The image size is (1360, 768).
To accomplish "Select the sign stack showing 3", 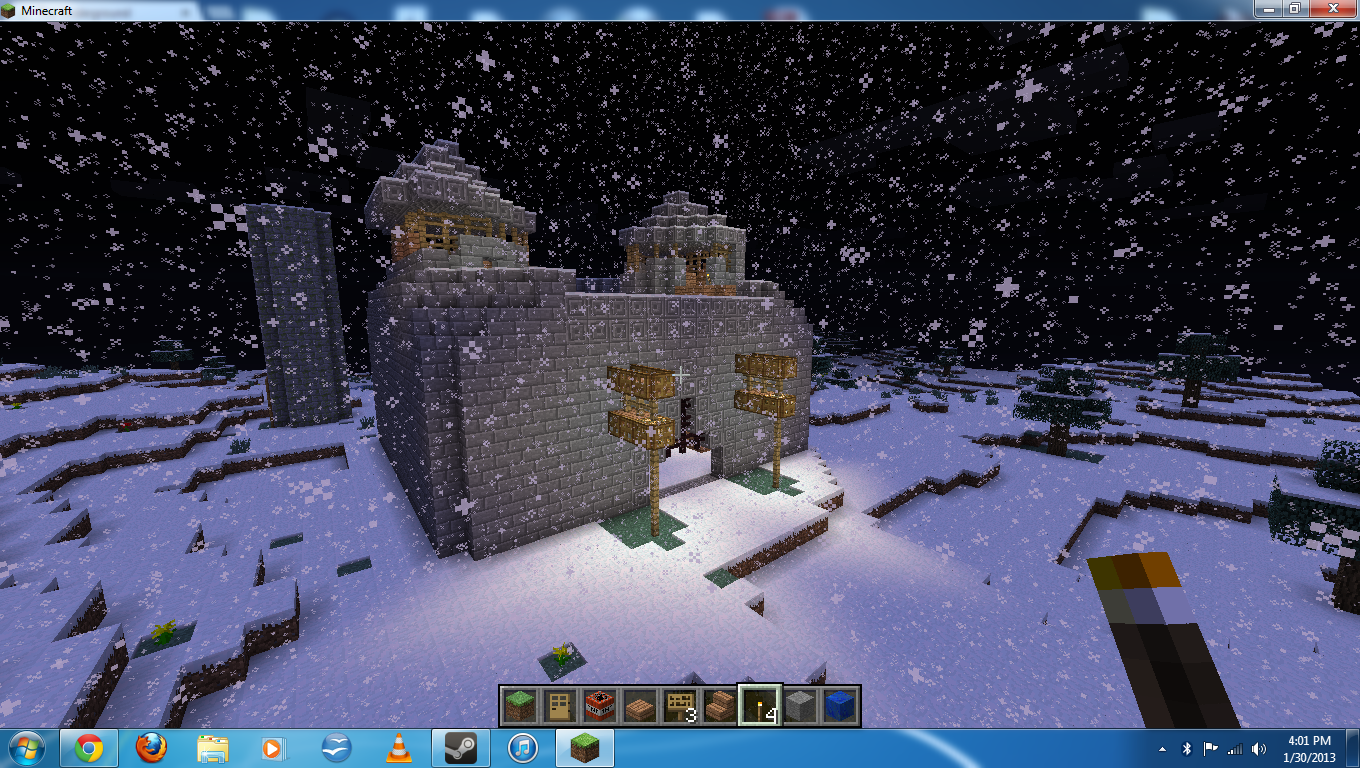I will point(679,705).
